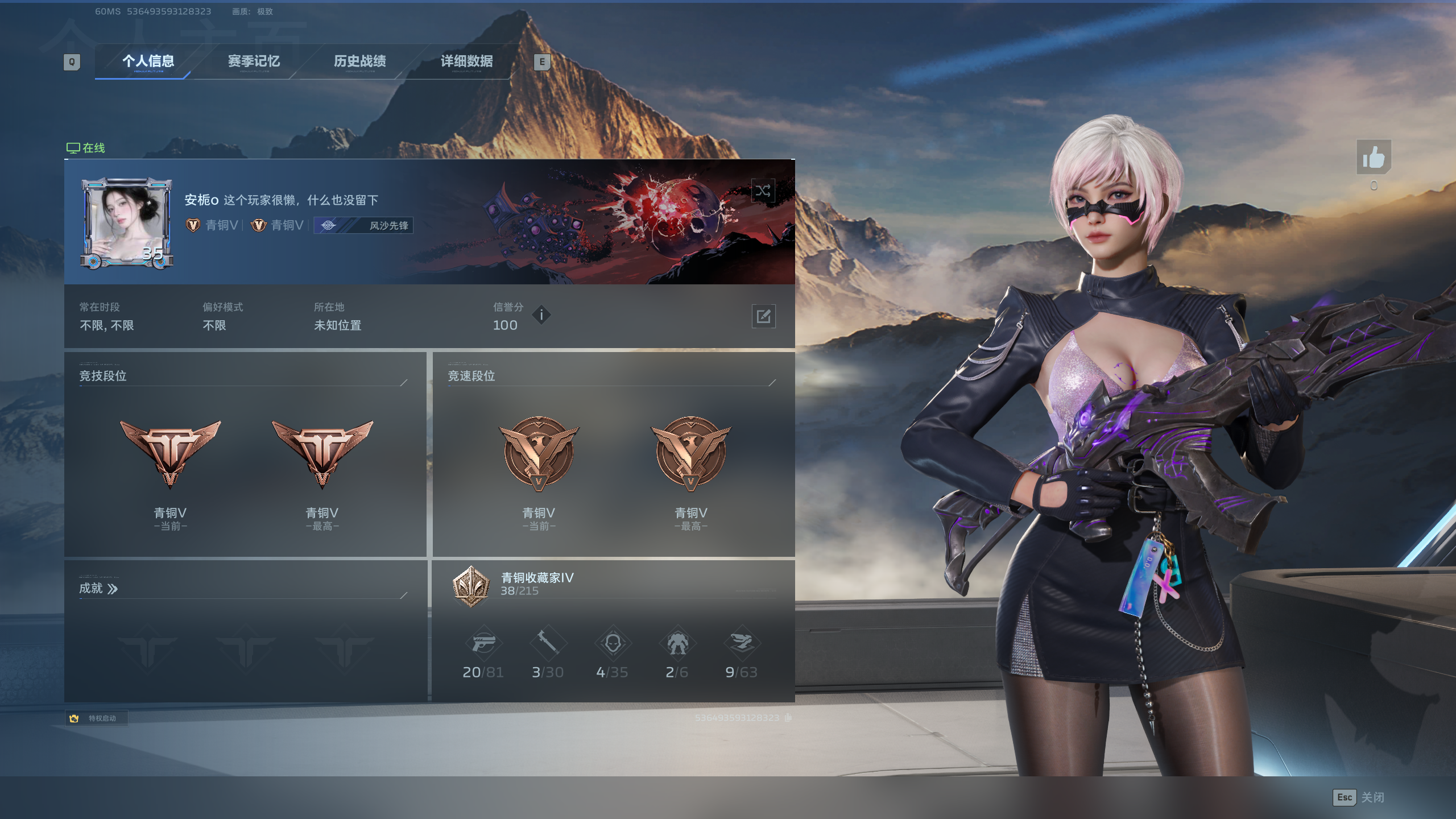Open the 成就 achievements section
Screen dimensions: 1456x819
[98, 589]
